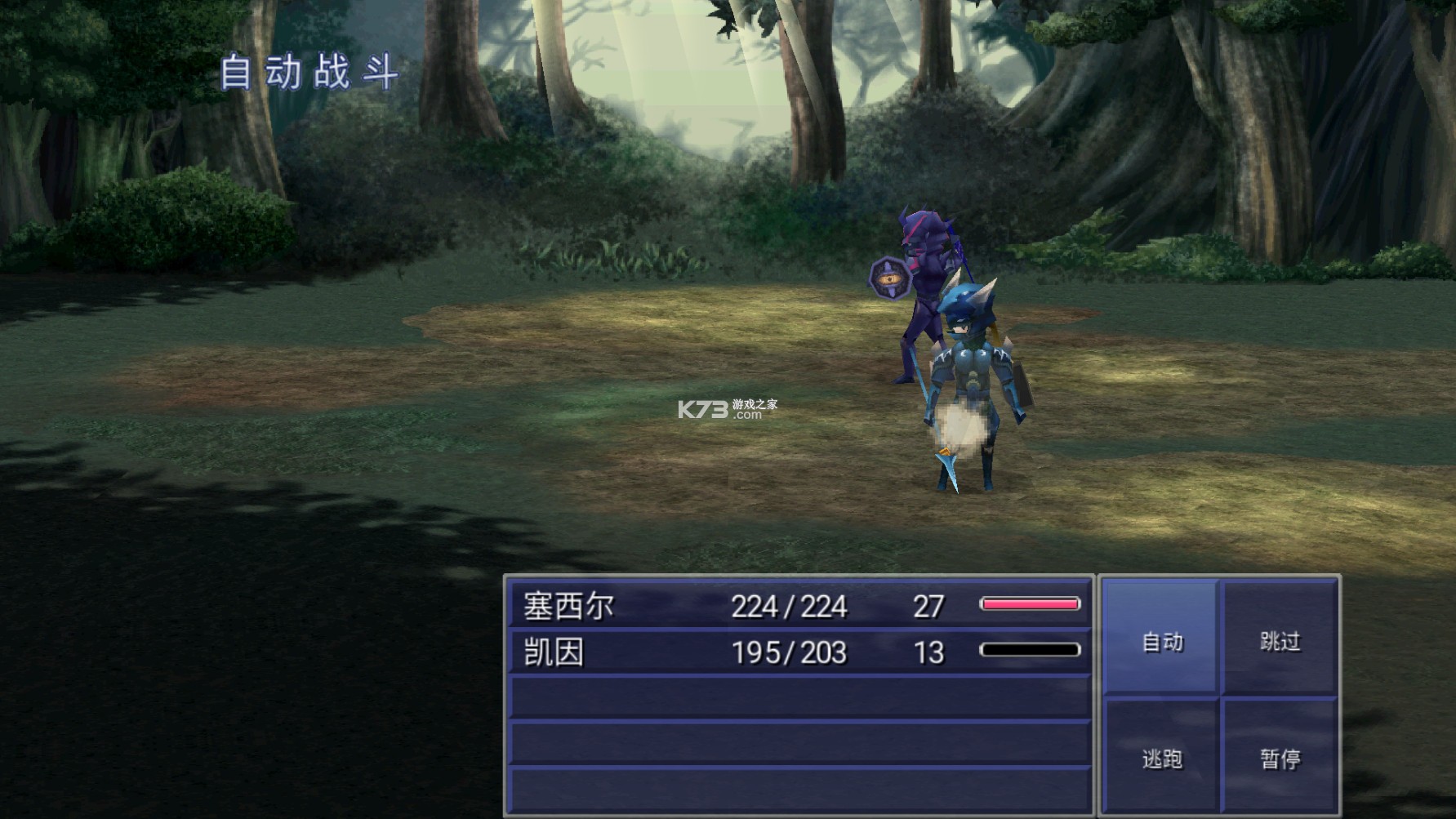Click the enemy's eye-emblem shield
Viewport: 1456px width, 819px height.
(888, 279)
